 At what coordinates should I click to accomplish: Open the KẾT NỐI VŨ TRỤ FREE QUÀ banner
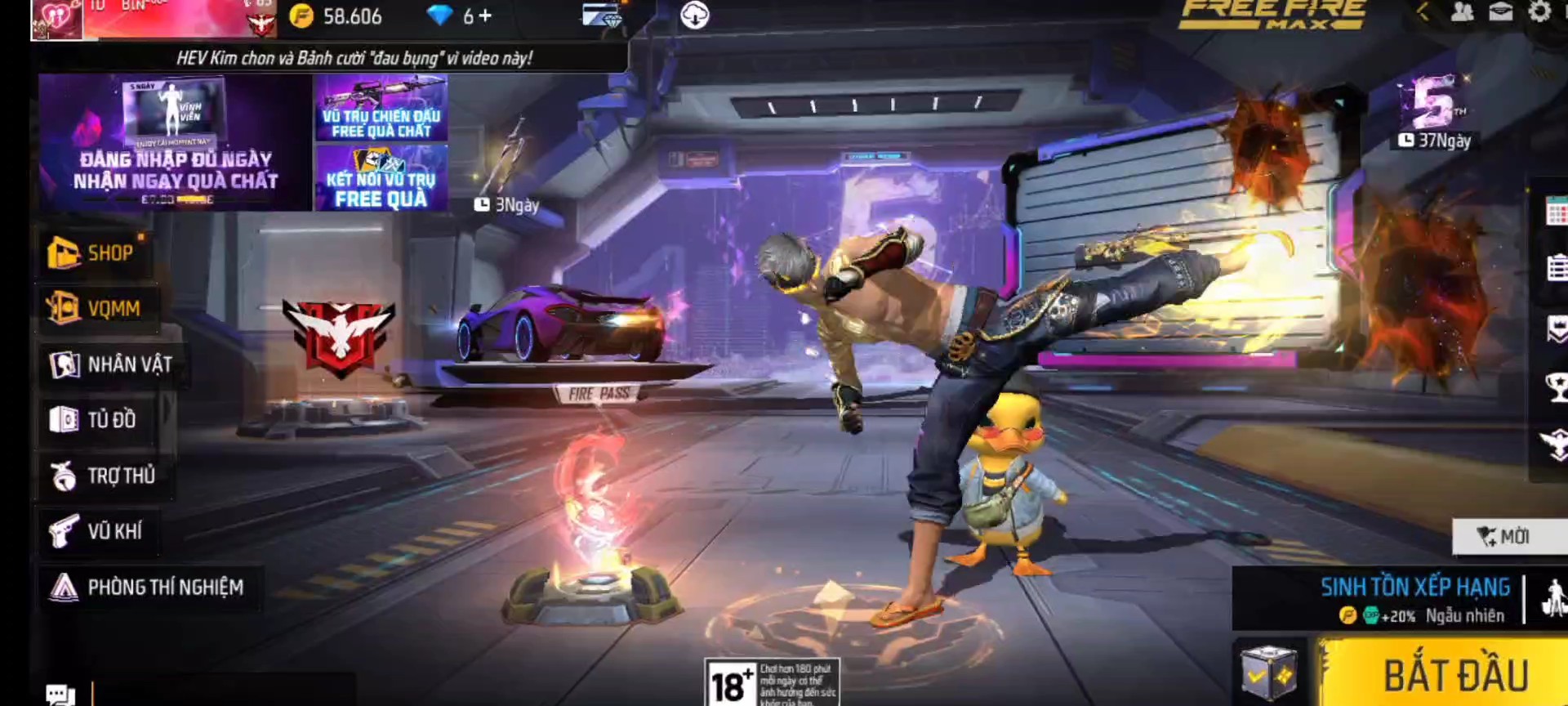[x=381, y=178]
